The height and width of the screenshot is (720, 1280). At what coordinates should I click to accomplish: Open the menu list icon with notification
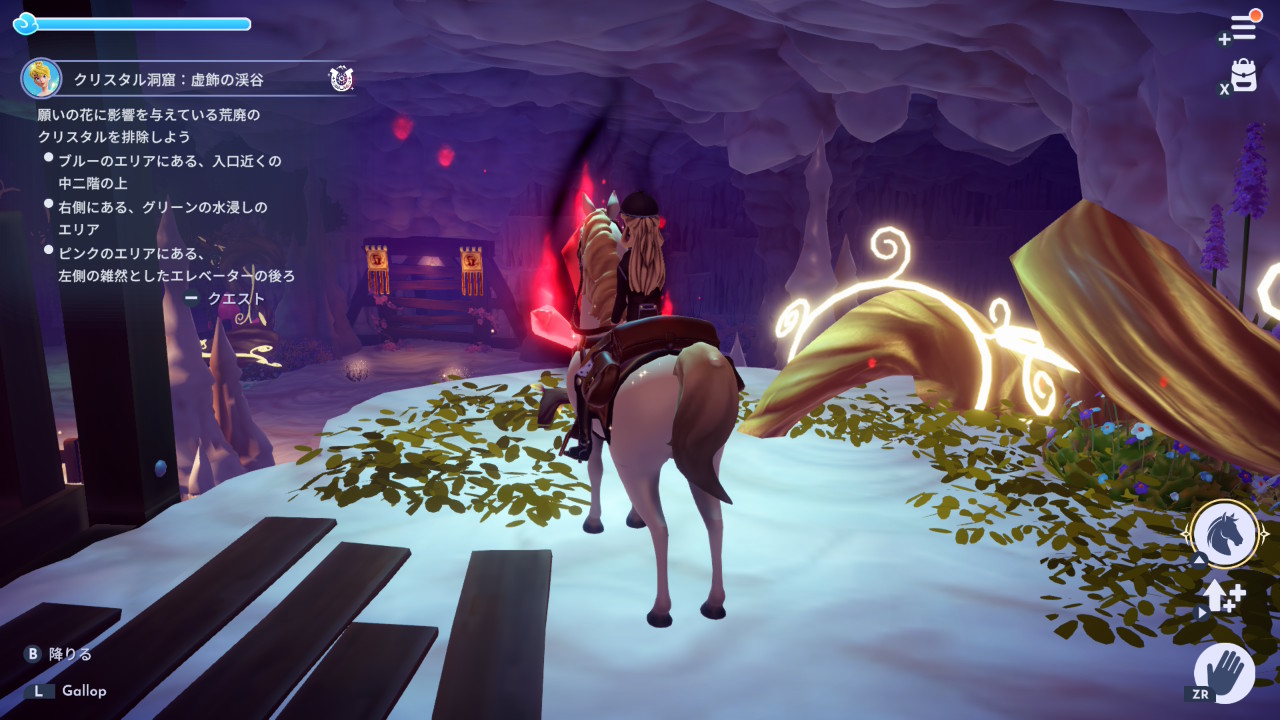(1243, 27)
